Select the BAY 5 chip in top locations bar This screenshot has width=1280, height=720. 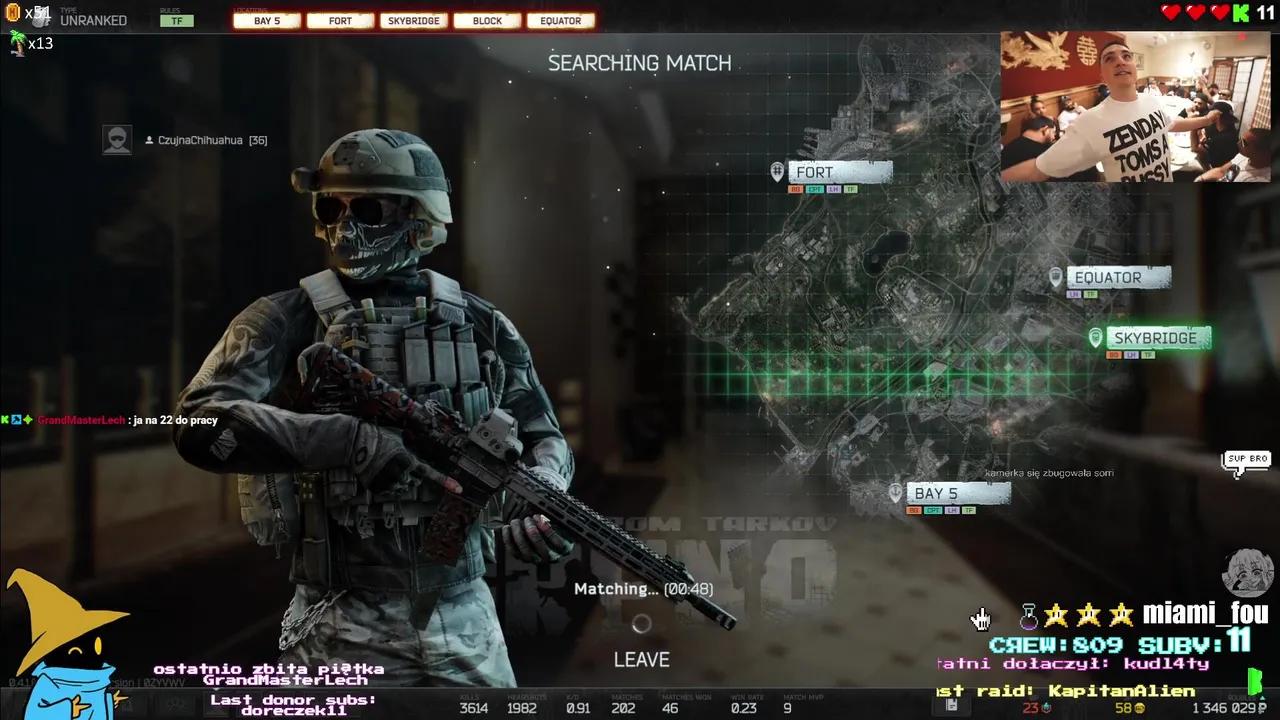267,21
